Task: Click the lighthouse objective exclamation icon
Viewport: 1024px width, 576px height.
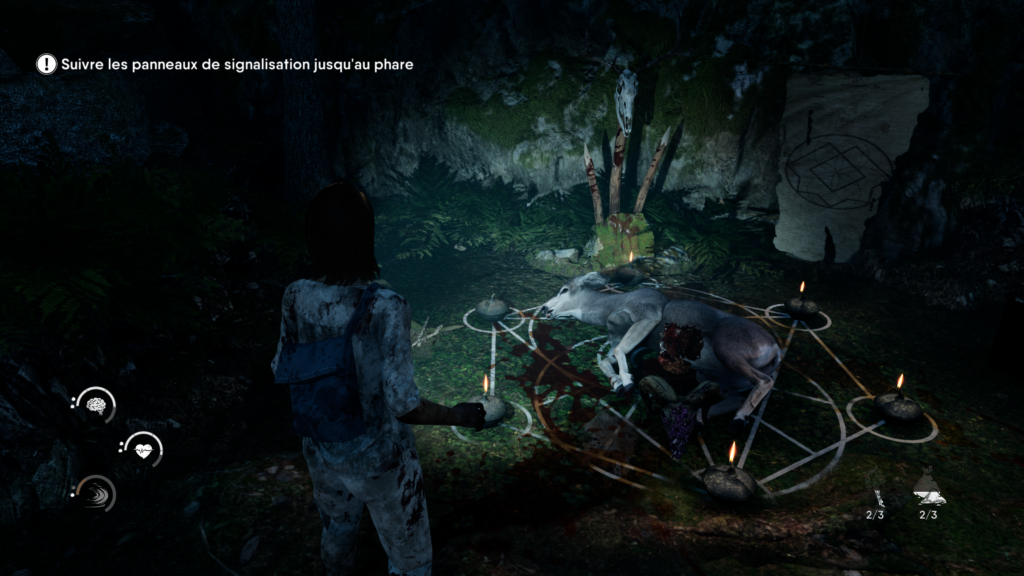Action: (x=46, y=64)
